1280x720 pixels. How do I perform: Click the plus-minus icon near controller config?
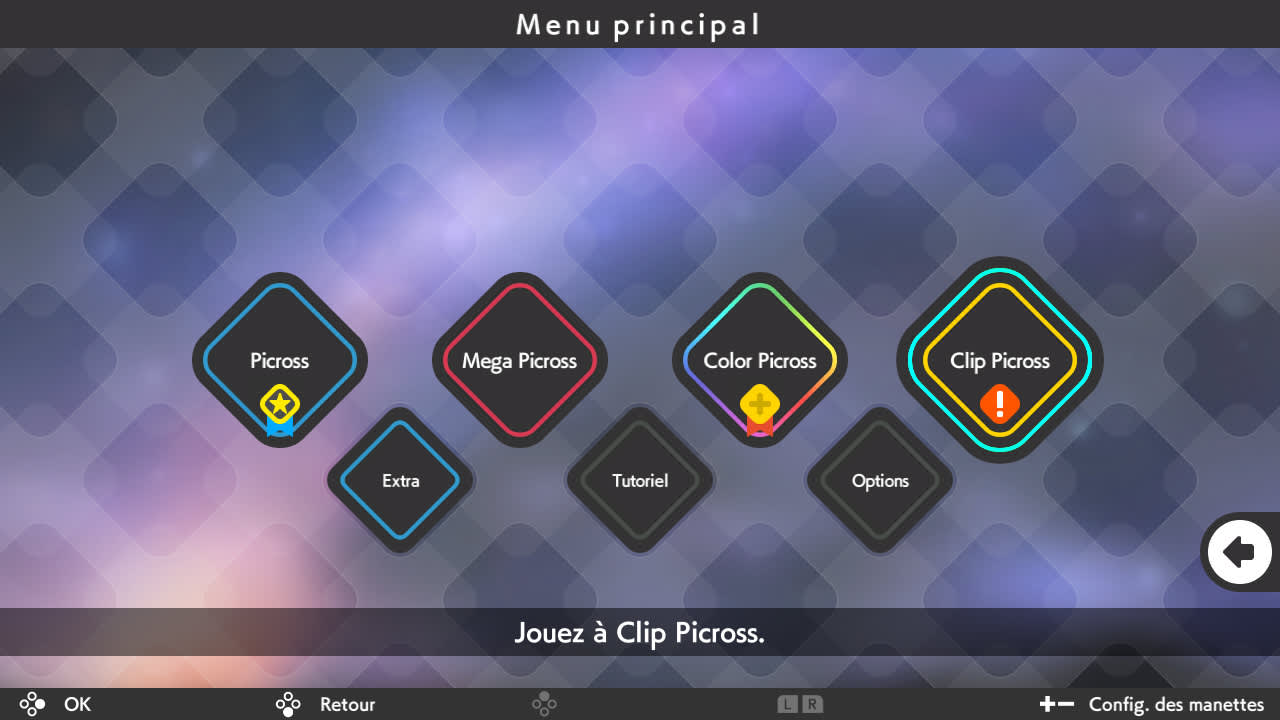pyautogui.click(x=1057, y=705)
